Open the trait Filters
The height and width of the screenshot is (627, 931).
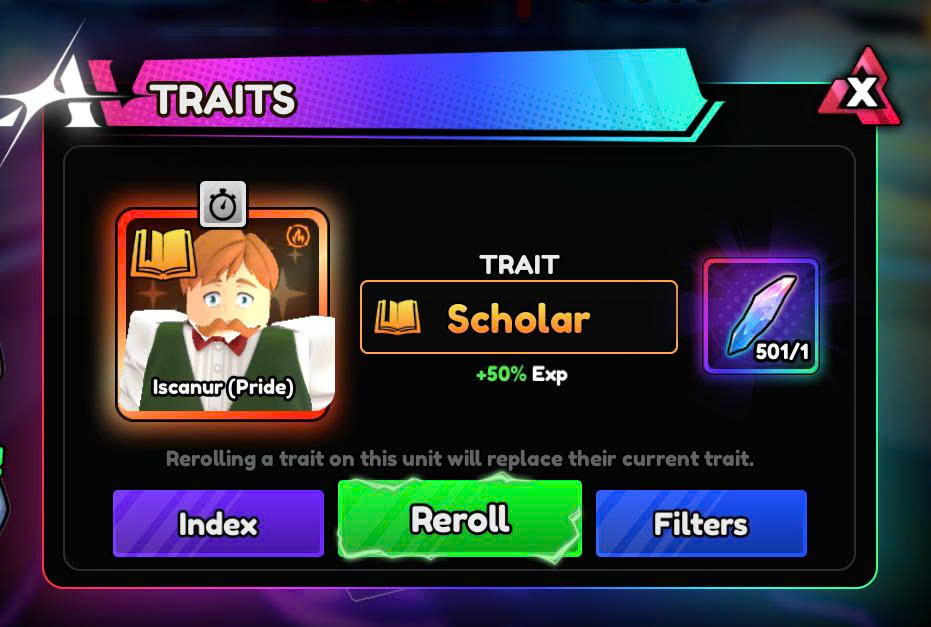pos(700,524)
